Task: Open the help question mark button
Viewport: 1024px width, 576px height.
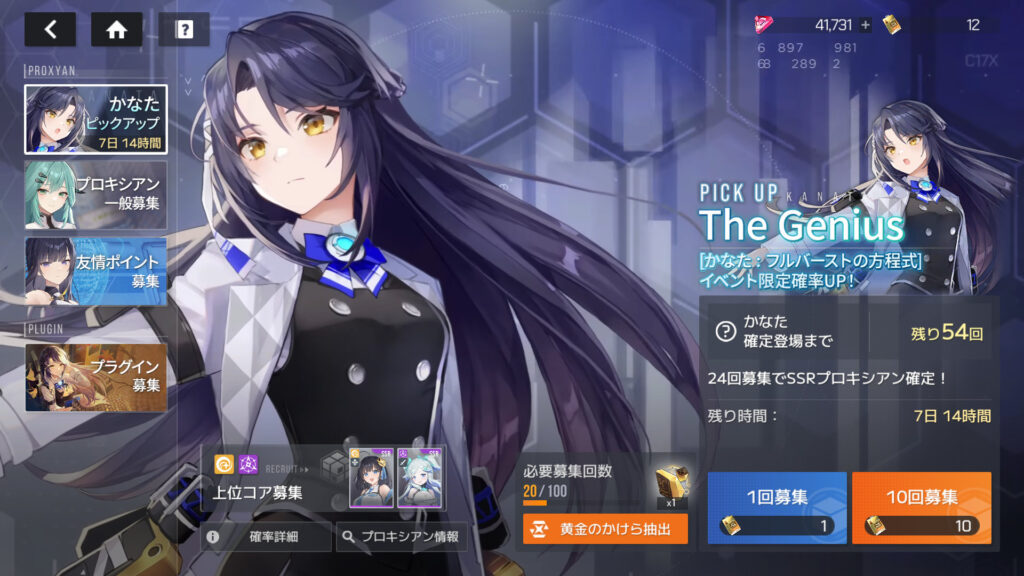Action: [x=184, y=29]
